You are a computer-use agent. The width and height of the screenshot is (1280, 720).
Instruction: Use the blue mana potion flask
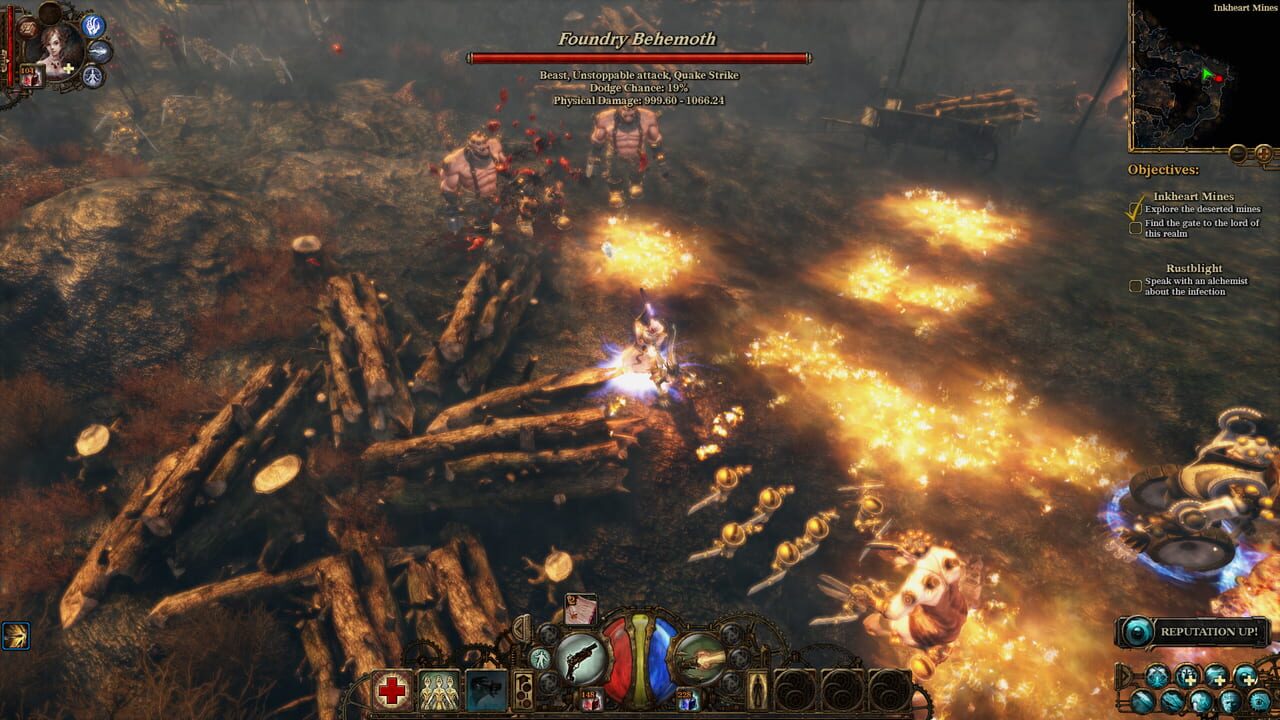[684, 698]
